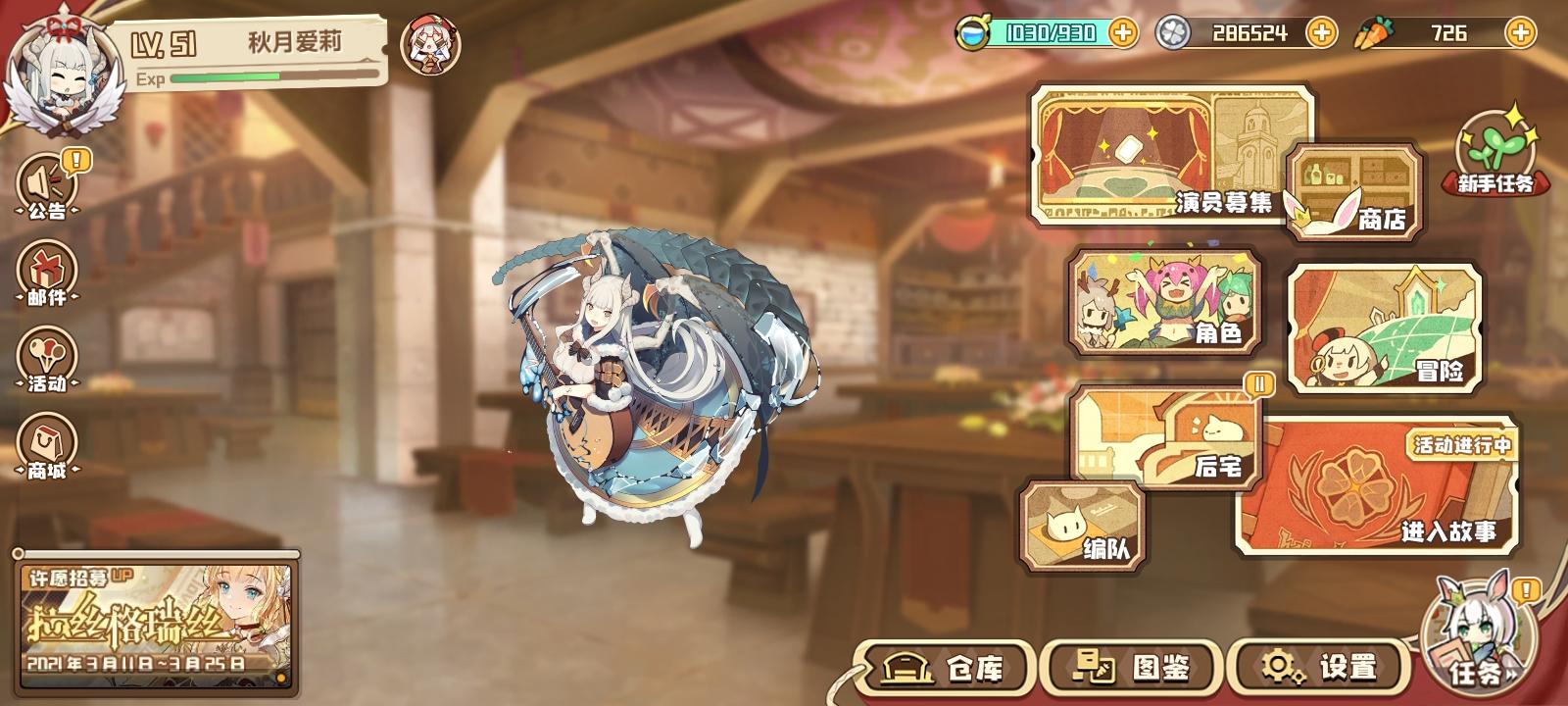
Task: Click the plus next to 726 carrots
Action: tap(1521, 32)
